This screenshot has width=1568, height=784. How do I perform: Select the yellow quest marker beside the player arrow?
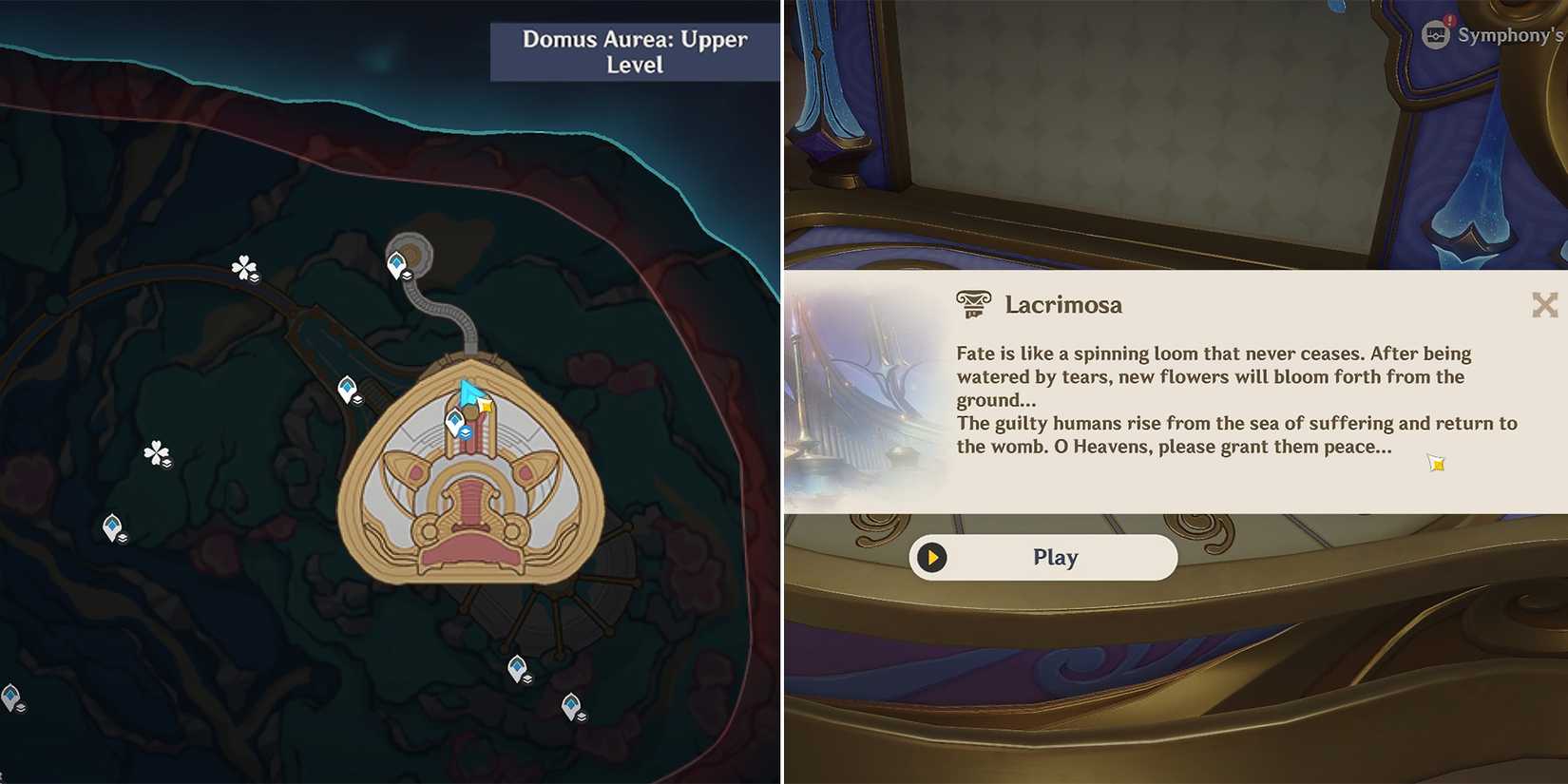coord(485,407)
